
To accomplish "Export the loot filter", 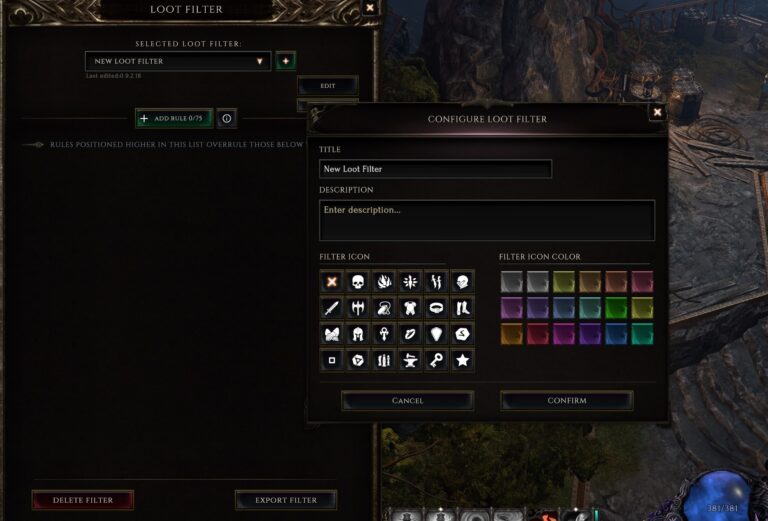I will [x=286, y=500].
